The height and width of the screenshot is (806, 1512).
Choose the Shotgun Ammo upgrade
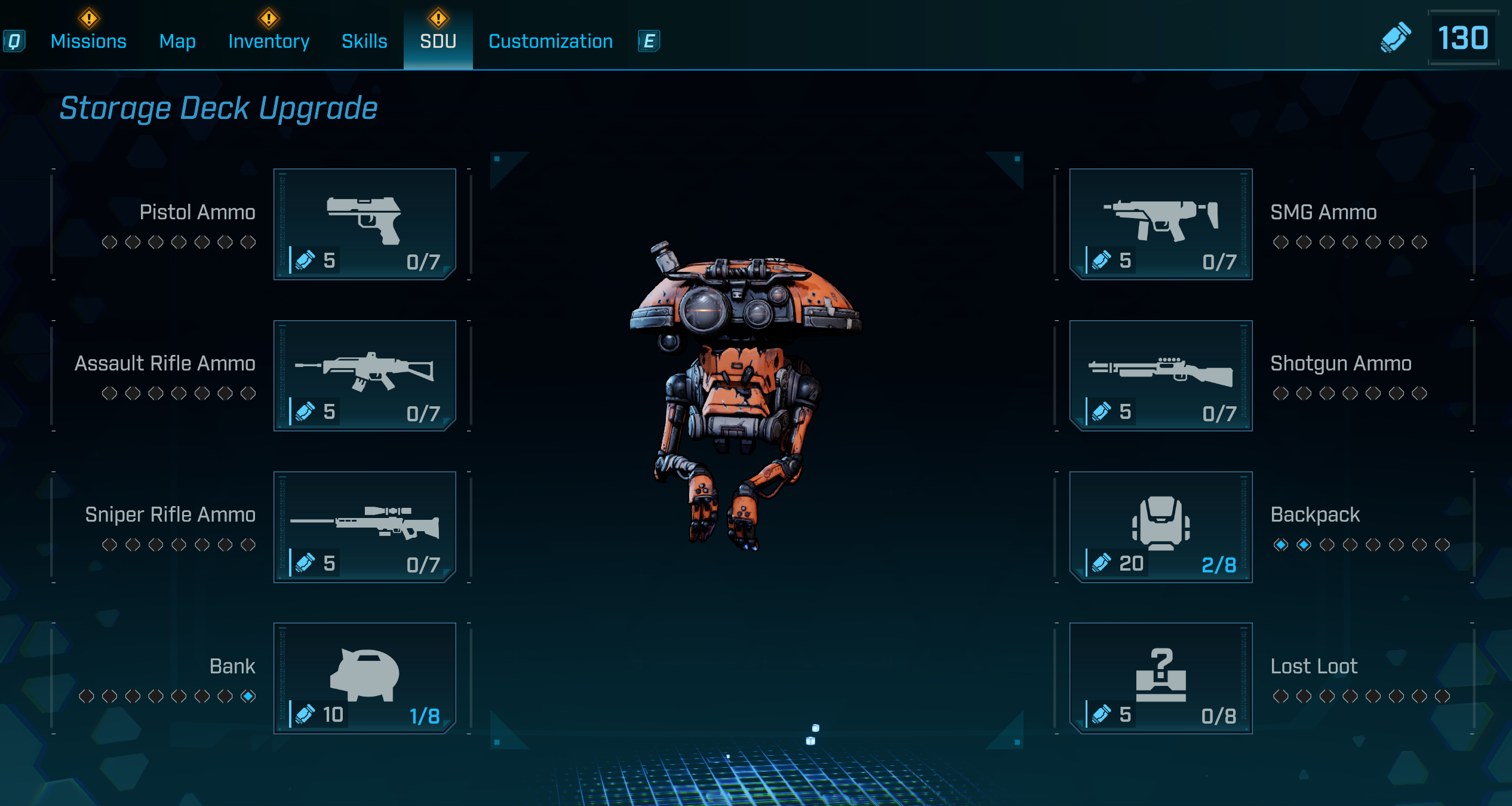point(1160,375)
